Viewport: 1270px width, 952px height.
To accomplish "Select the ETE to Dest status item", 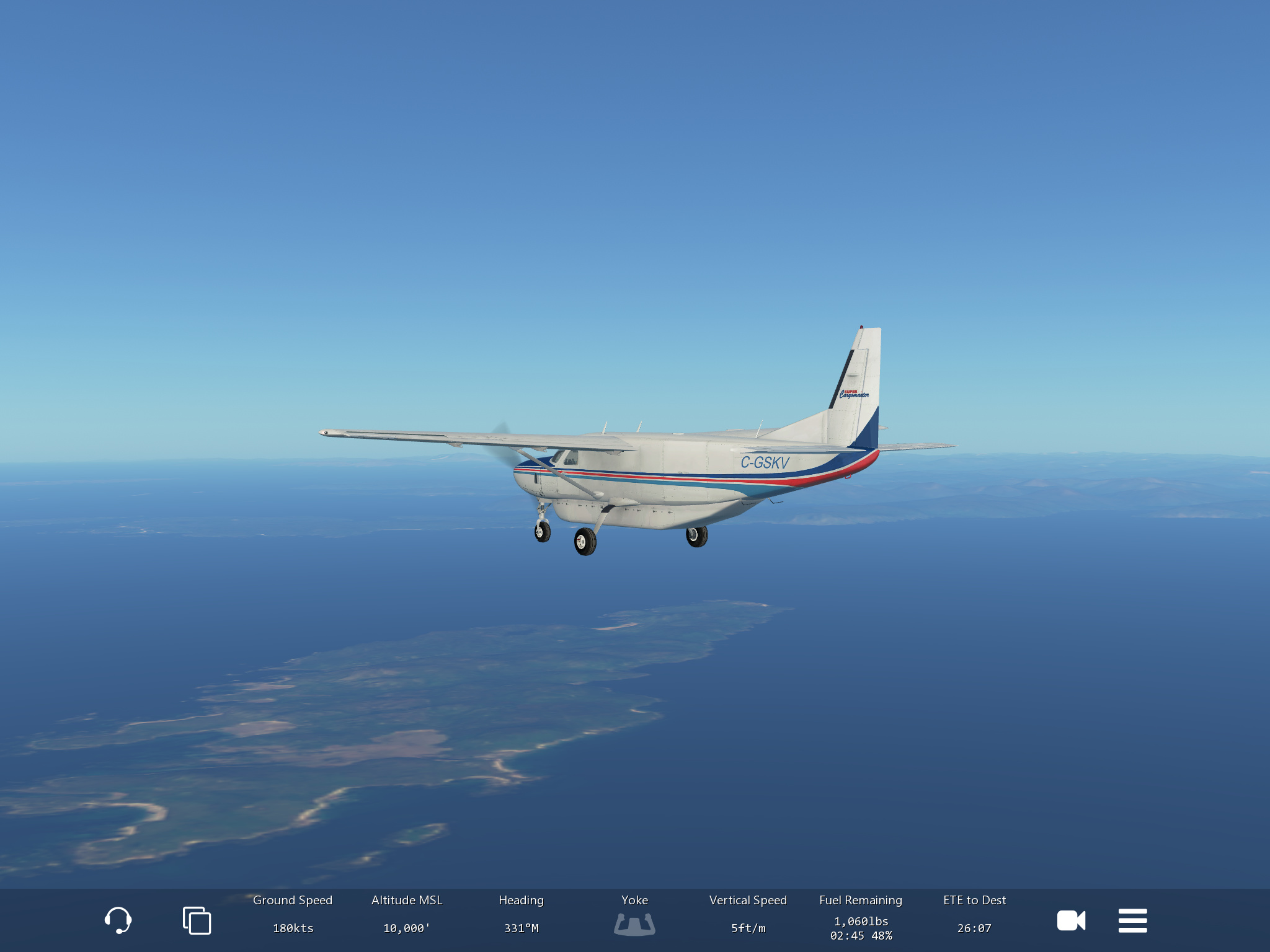I will click(x=974, y=915).
